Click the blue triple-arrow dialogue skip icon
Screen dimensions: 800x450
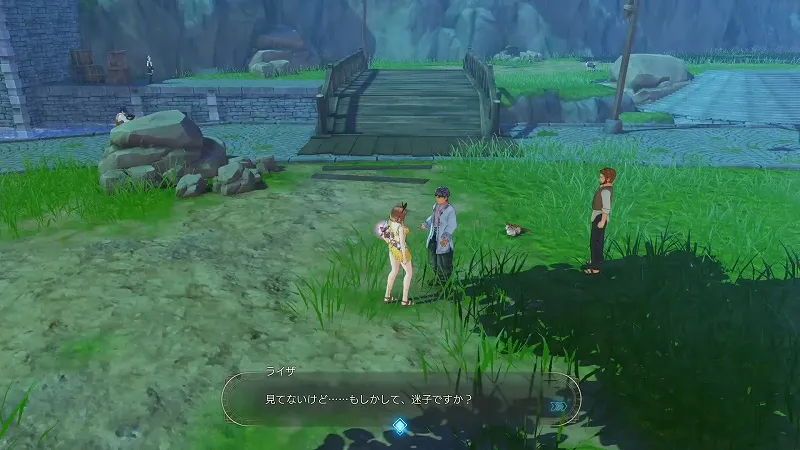coord(558,406)
